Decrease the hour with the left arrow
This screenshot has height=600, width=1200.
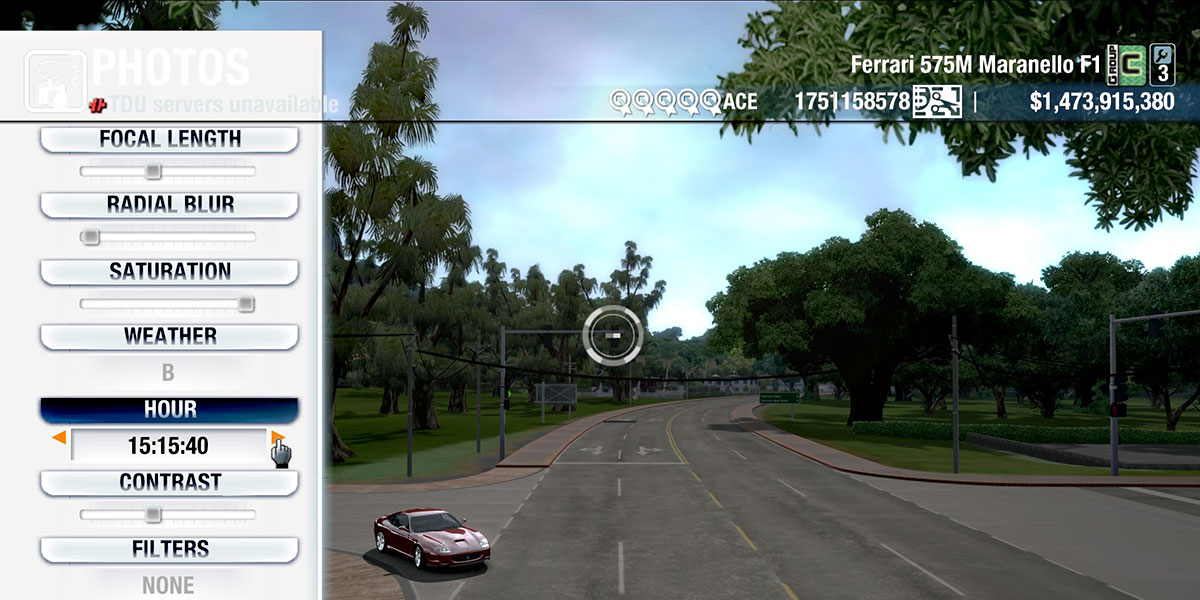pyautogui.click(x=60, y=438)
